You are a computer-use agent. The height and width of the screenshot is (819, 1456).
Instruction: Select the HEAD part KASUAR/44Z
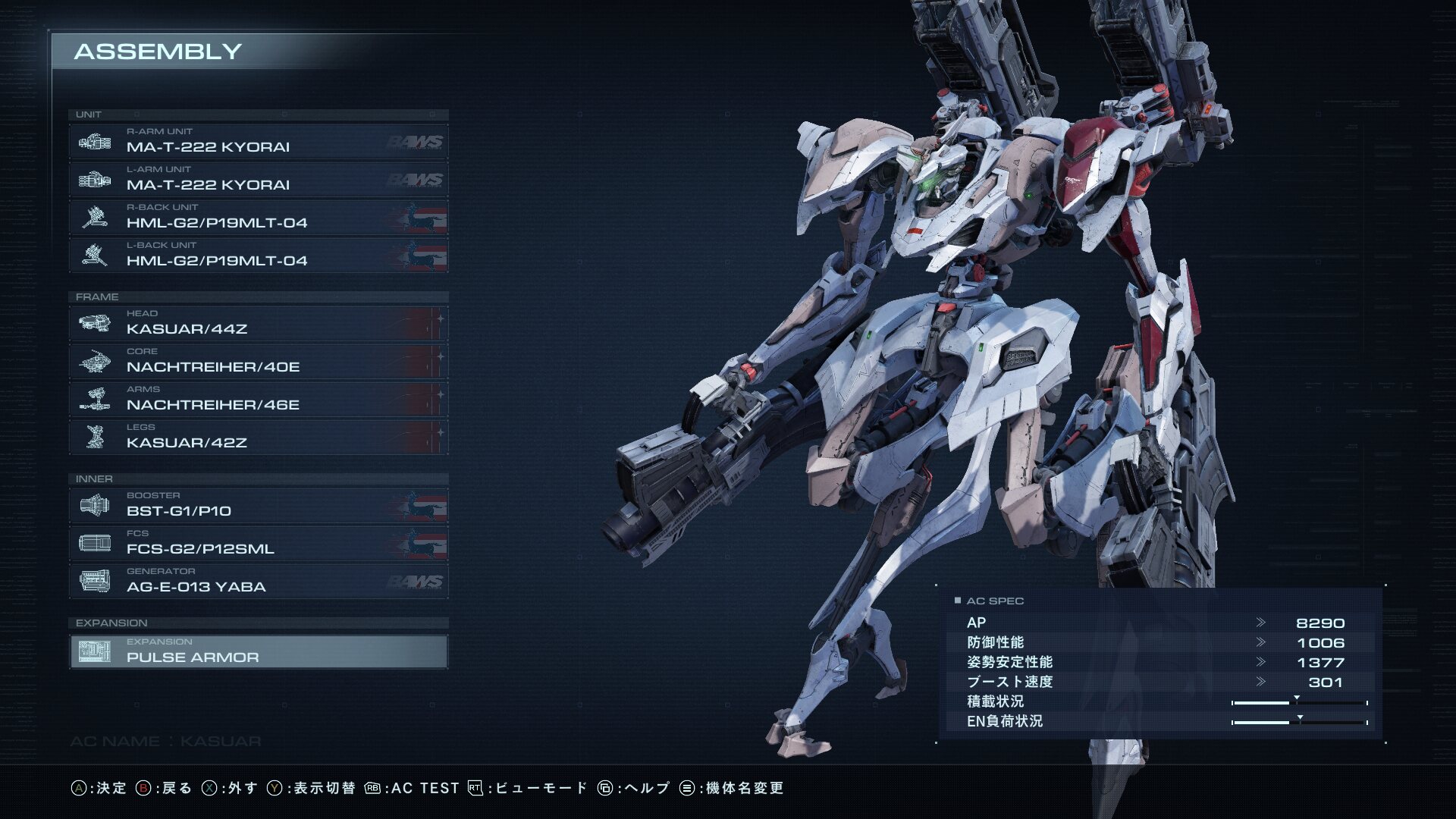258,323
